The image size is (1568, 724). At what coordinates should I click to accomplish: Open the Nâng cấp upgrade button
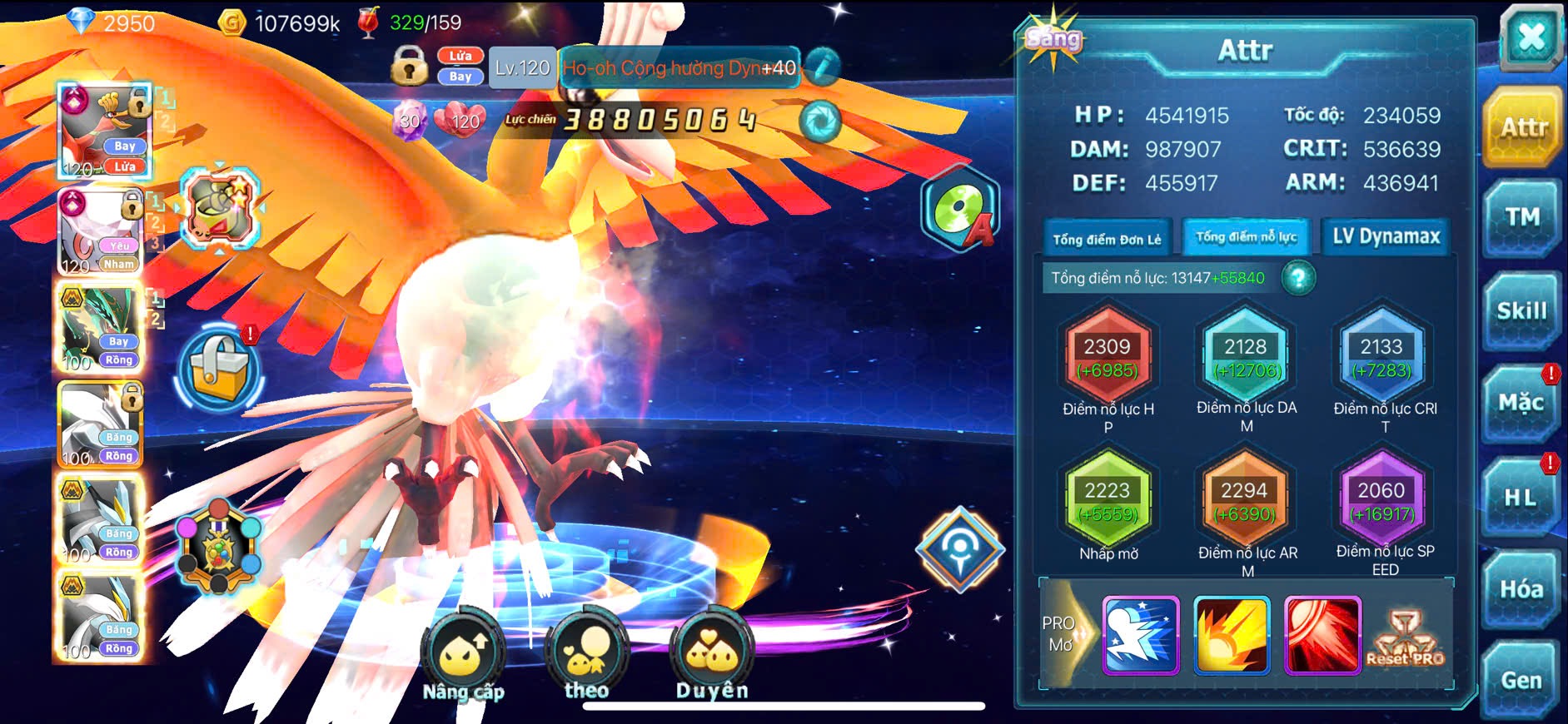point(463,656)
